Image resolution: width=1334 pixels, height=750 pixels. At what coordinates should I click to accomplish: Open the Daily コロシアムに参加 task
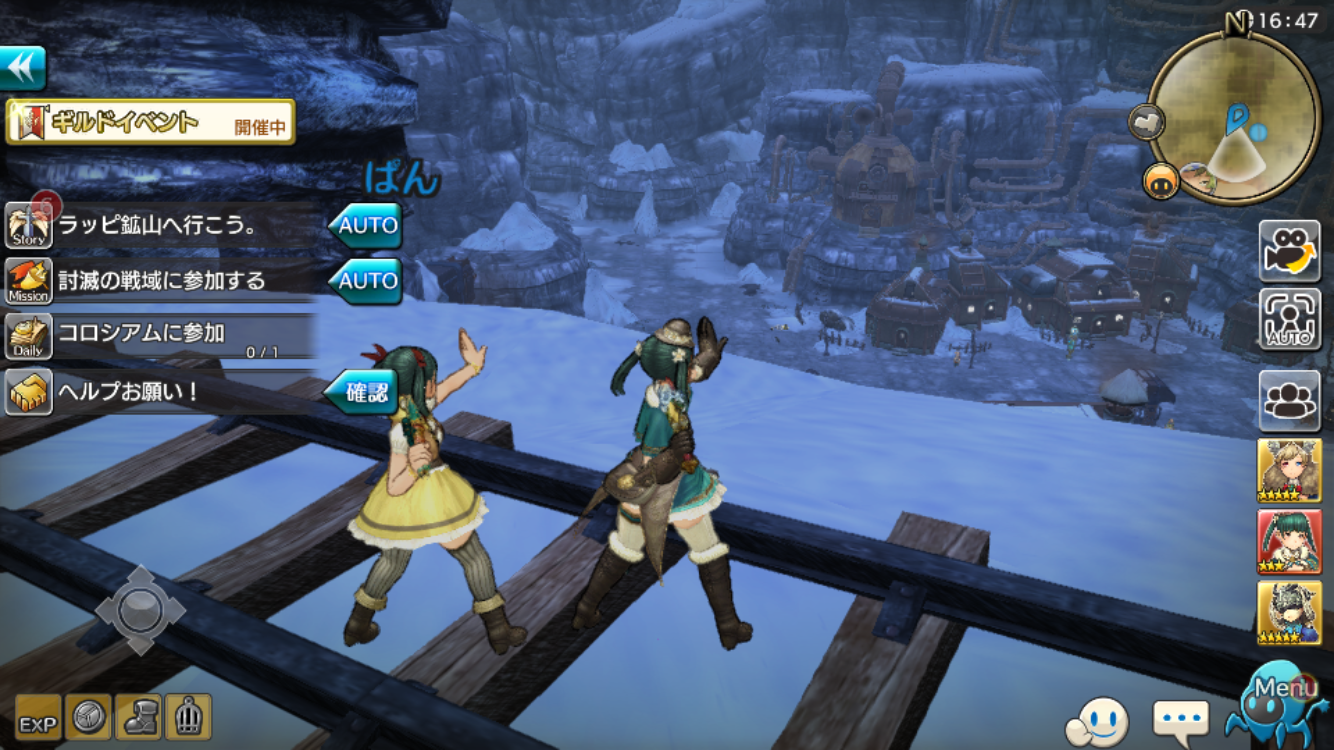pos(160,336)
